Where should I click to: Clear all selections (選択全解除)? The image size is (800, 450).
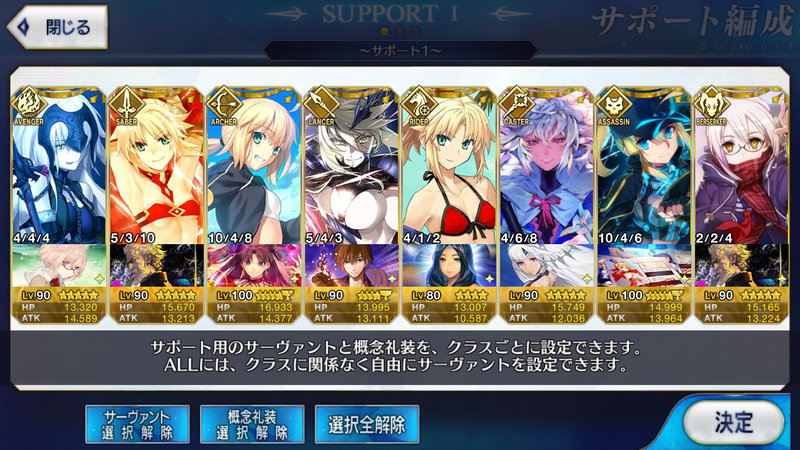(367, 424)
